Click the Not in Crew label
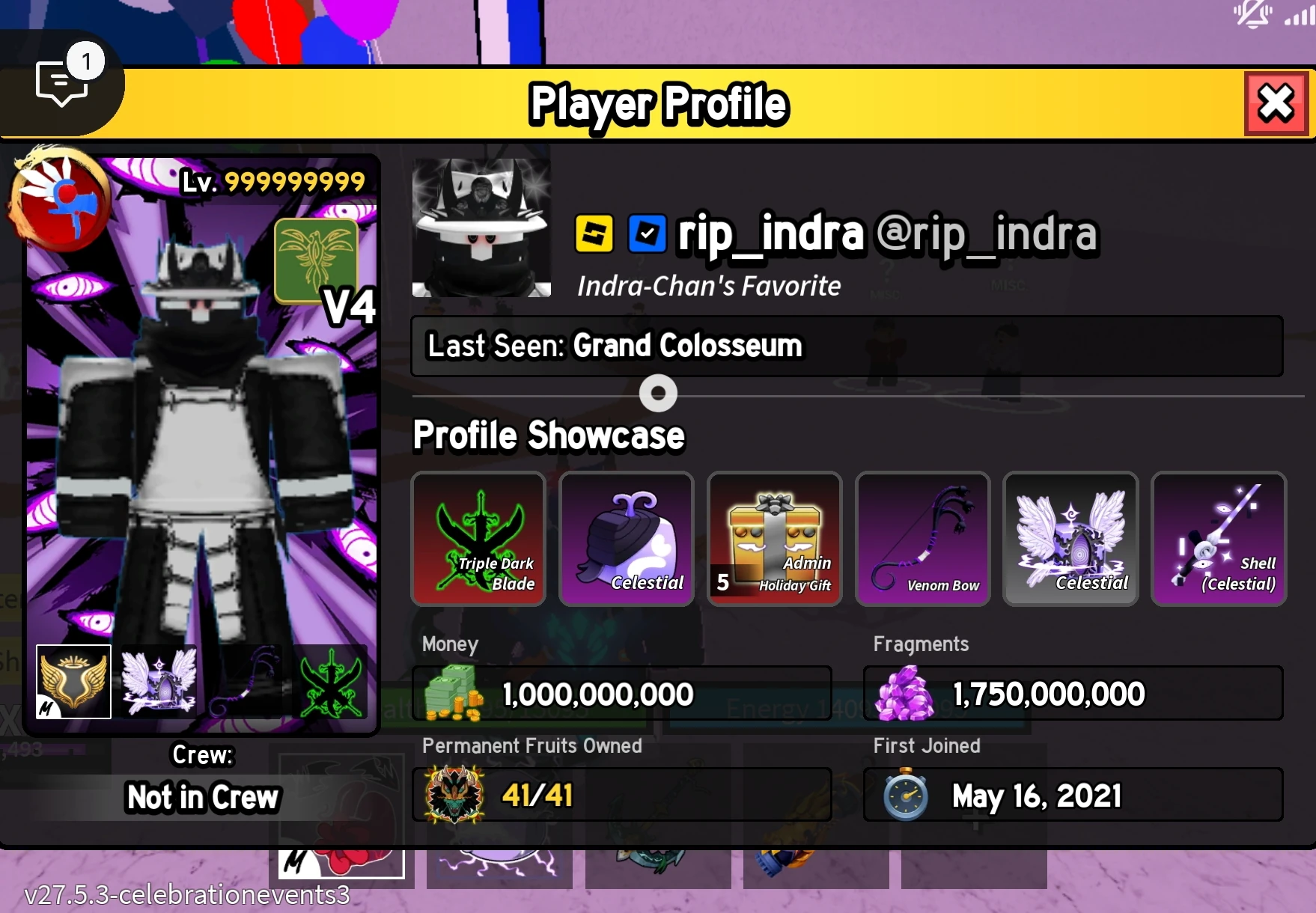This screenshot has height=913, width=1316. [201, 798]
